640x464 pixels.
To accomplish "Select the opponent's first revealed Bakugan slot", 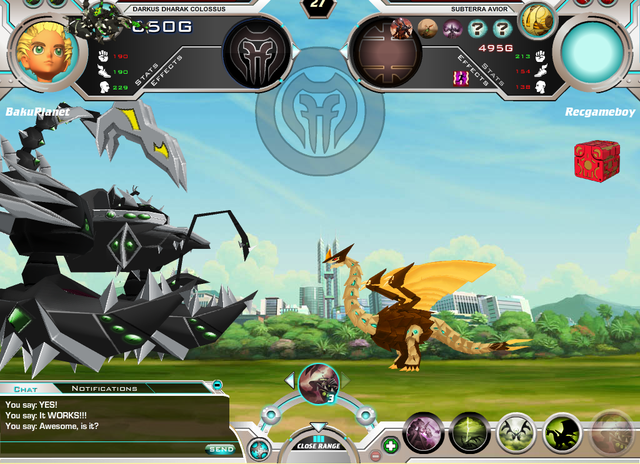I will (401, 29).
